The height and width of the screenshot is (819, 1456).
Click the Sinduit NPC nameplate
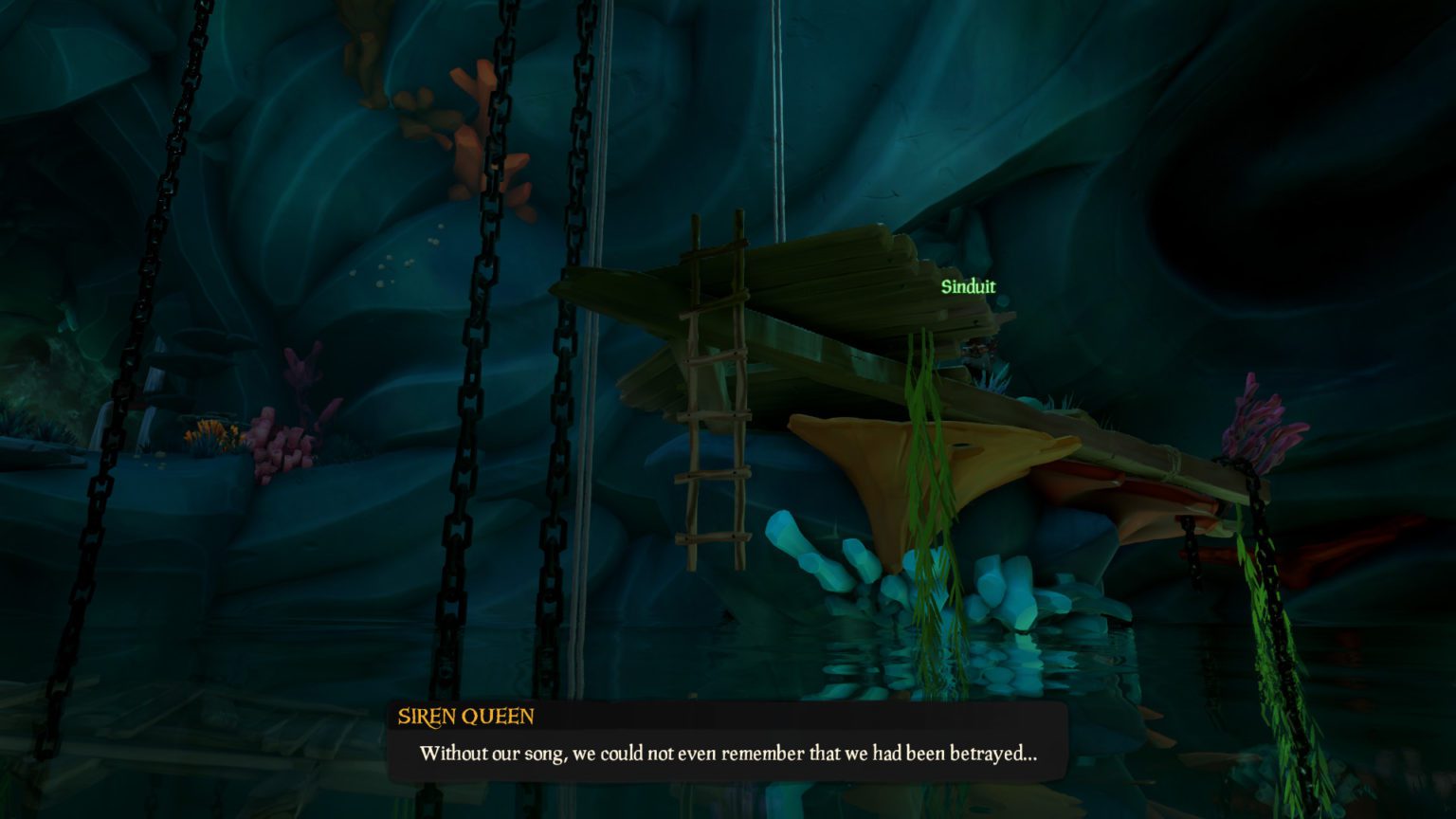tap(968, 287)
